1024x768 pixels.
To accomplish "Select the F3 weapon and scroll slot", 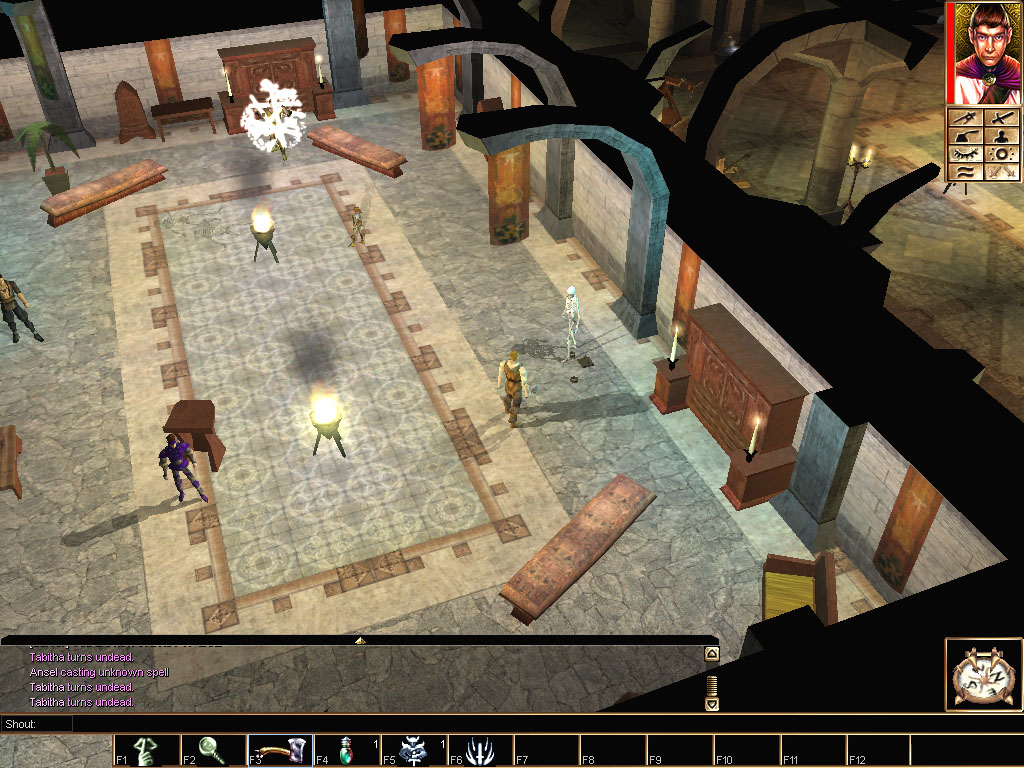I will pos(280,750).
